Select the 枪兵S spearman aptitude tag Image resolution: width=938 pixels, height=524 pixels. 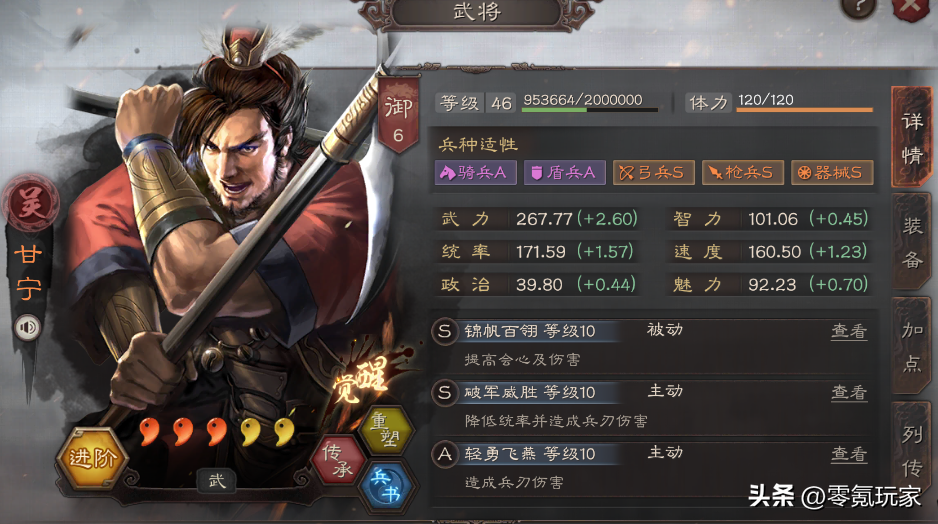(742, 173)
